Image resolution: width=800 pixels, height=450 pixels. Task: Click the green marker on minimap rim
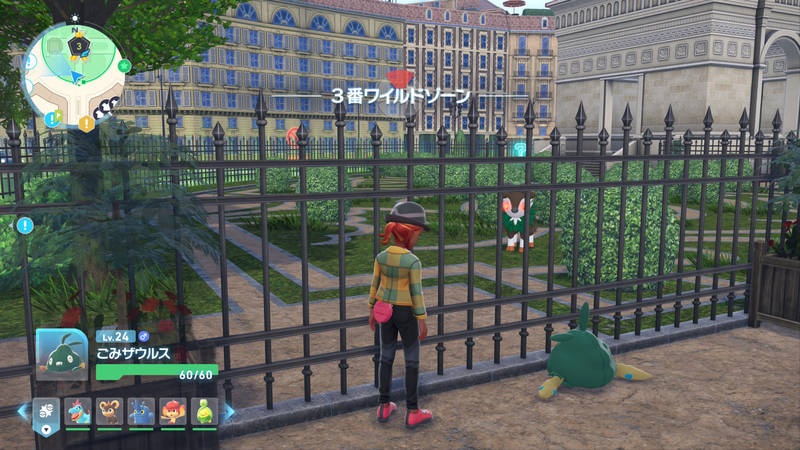pyautogui.click(x=125, y=66)
